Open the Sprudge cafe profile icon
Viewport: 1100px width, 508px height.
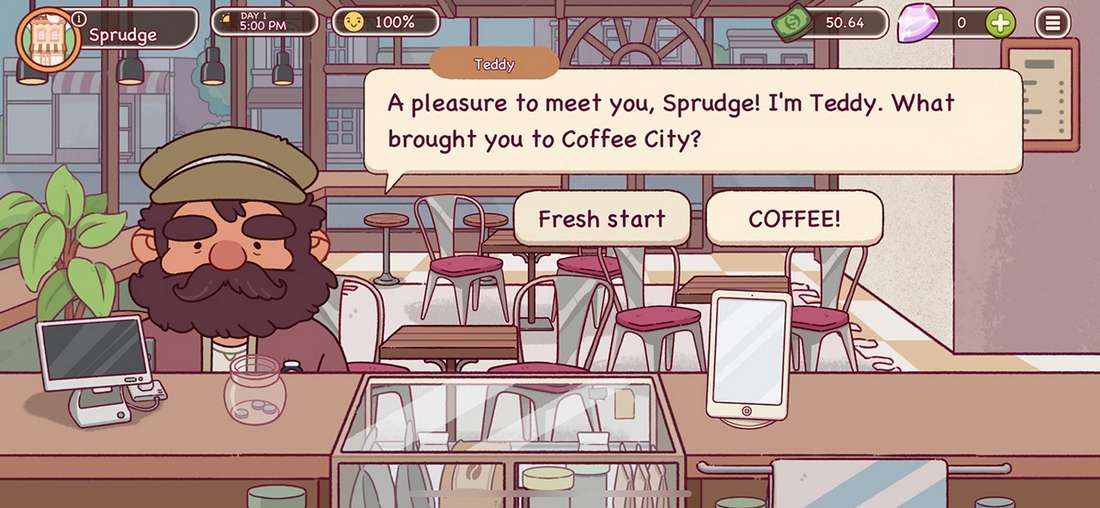[46, 38]
